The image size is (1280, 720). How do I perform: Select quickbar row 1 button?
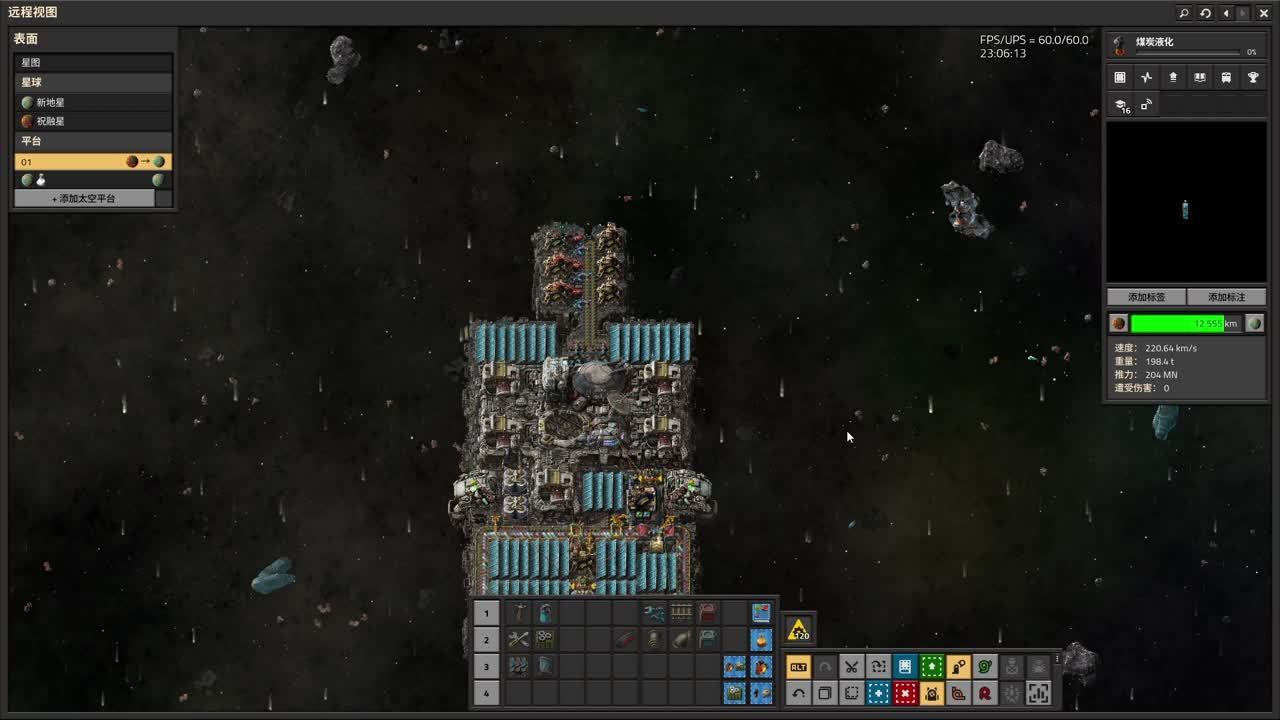(486, 613)
